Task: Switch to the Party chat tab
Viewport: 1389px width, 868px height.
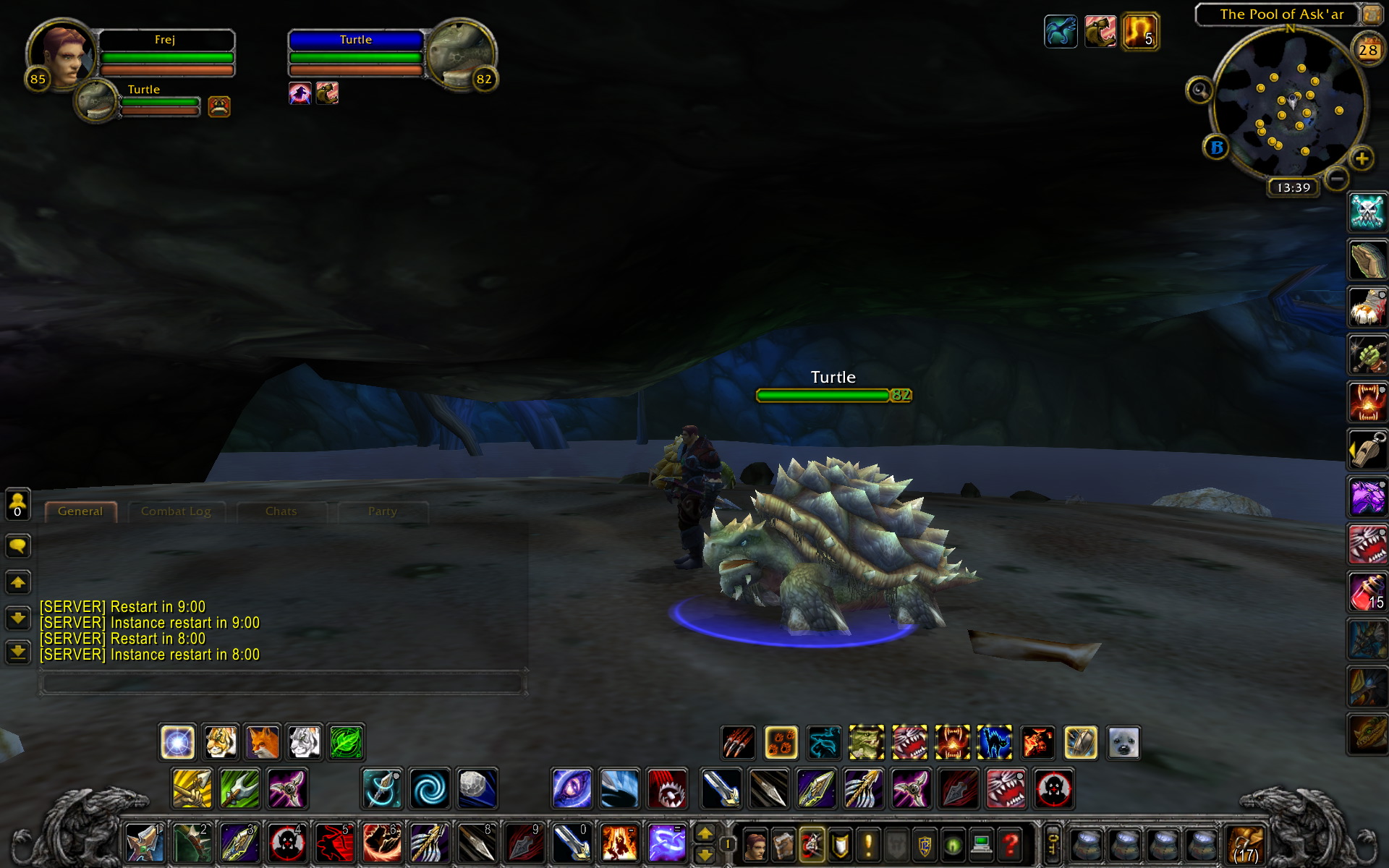Action: tap(382, 511)
